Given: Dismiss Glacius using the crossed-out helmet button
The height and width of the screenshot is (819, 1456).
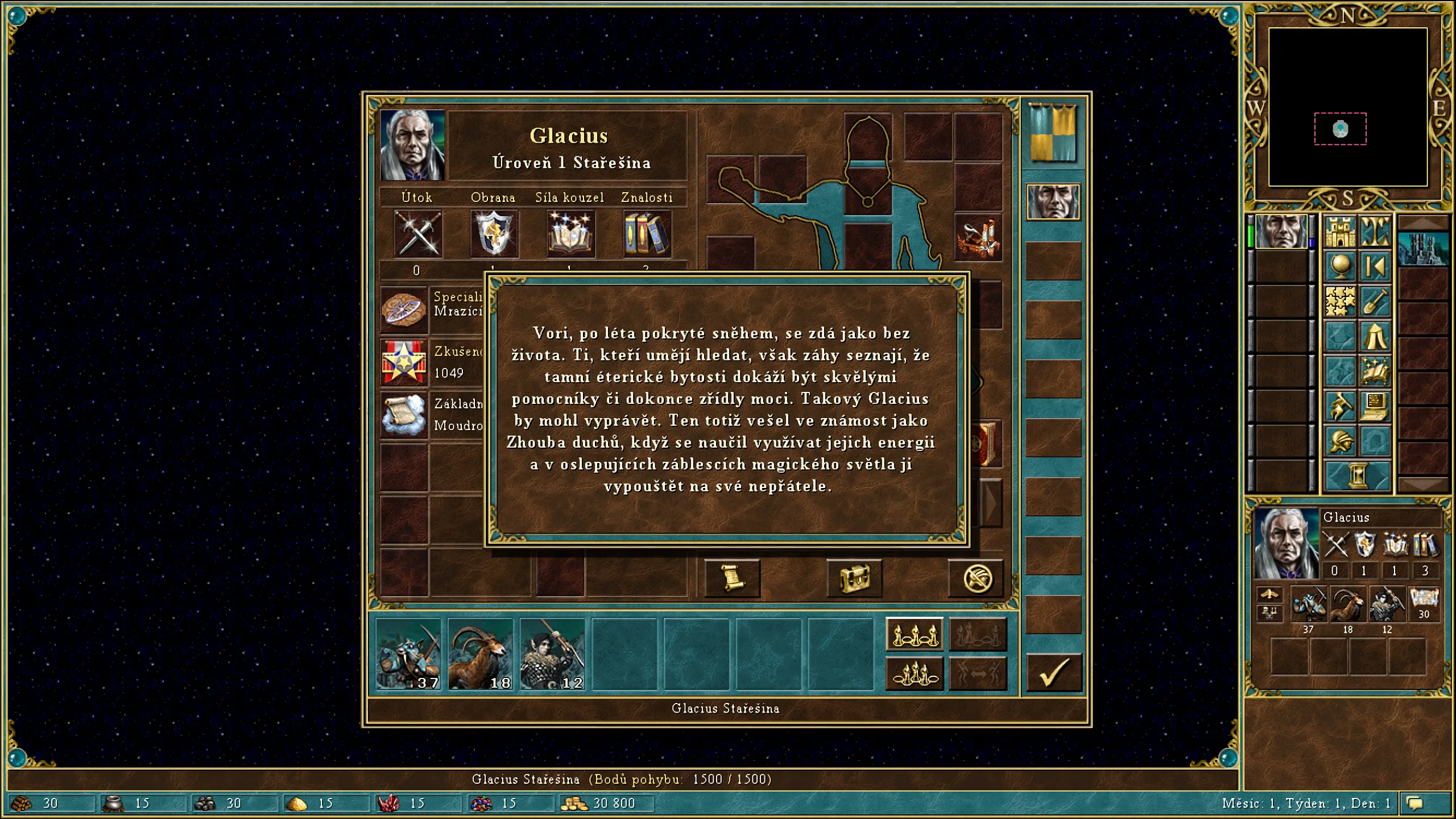Looking at the screenshot, I should 977,578.
